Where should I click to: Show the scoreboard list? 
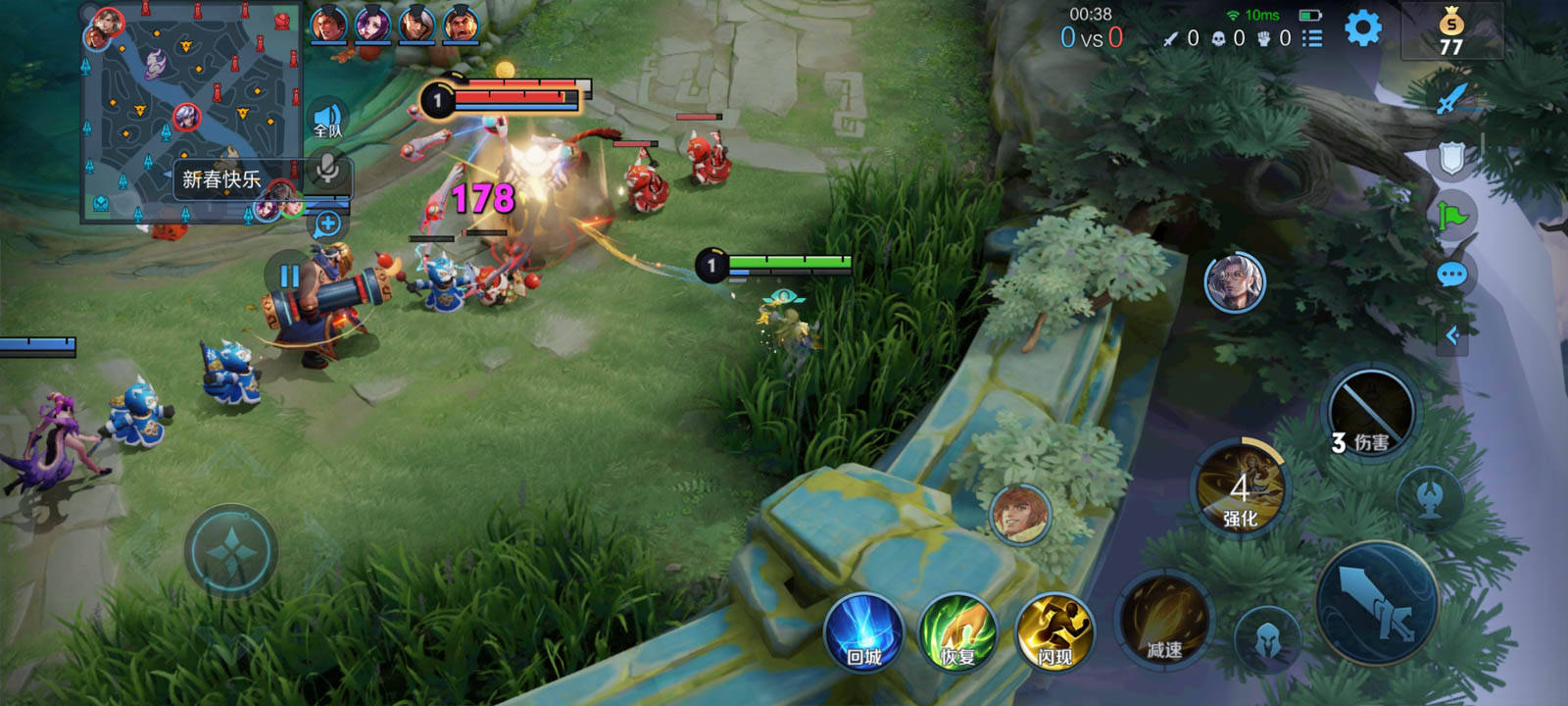tap(1312, 38)
